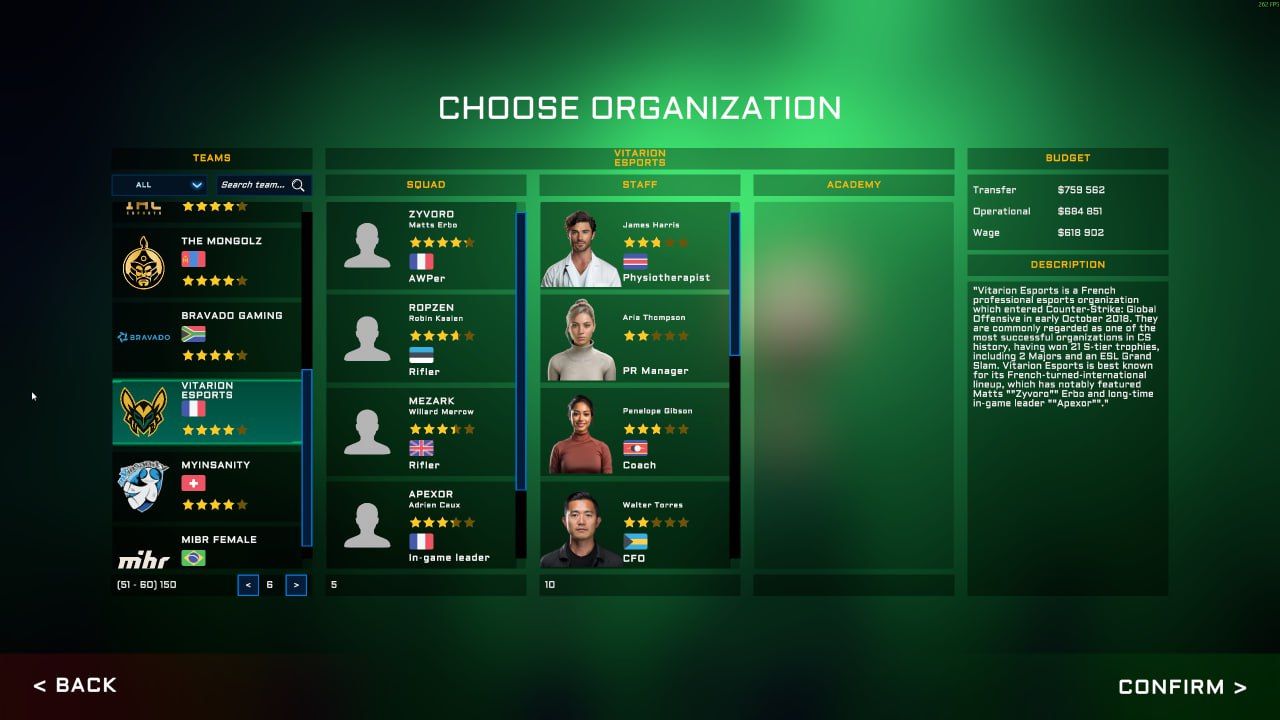Go to the previous teams page
Screen dimensions: 1280x720
point(248,585)
